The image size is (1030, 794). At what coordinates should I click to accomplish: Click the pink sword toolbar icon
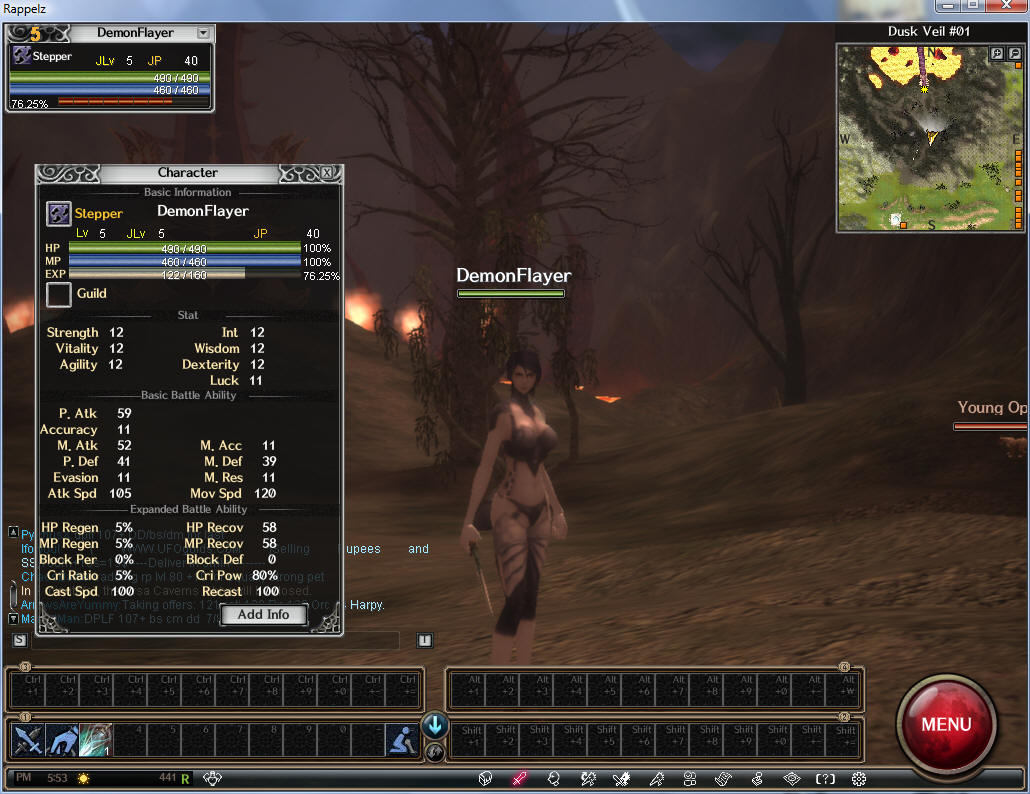[x=519, y=778]
